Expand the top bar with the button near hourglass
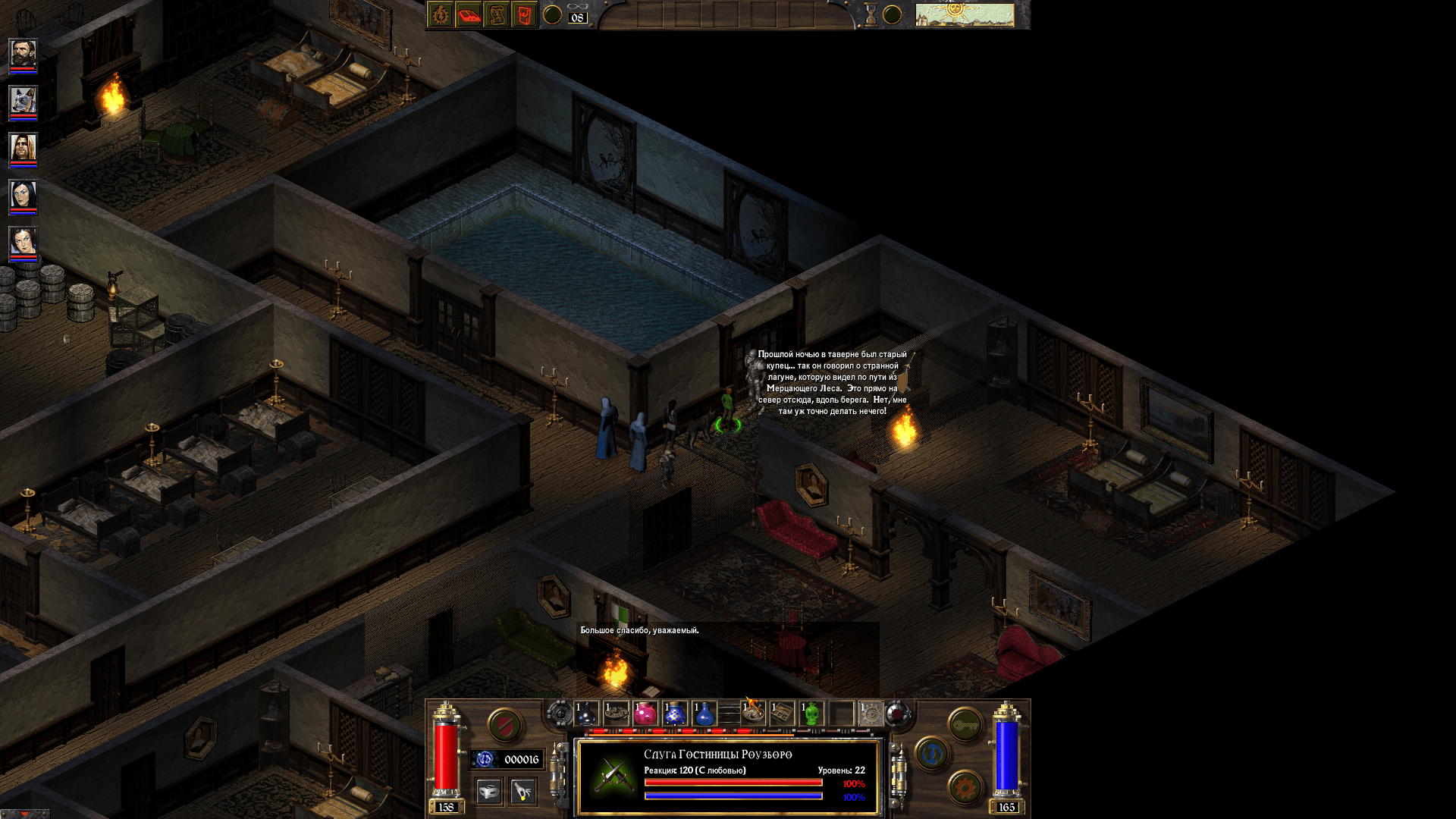This screenshot has width=1456, height=819. click(893, 14)
